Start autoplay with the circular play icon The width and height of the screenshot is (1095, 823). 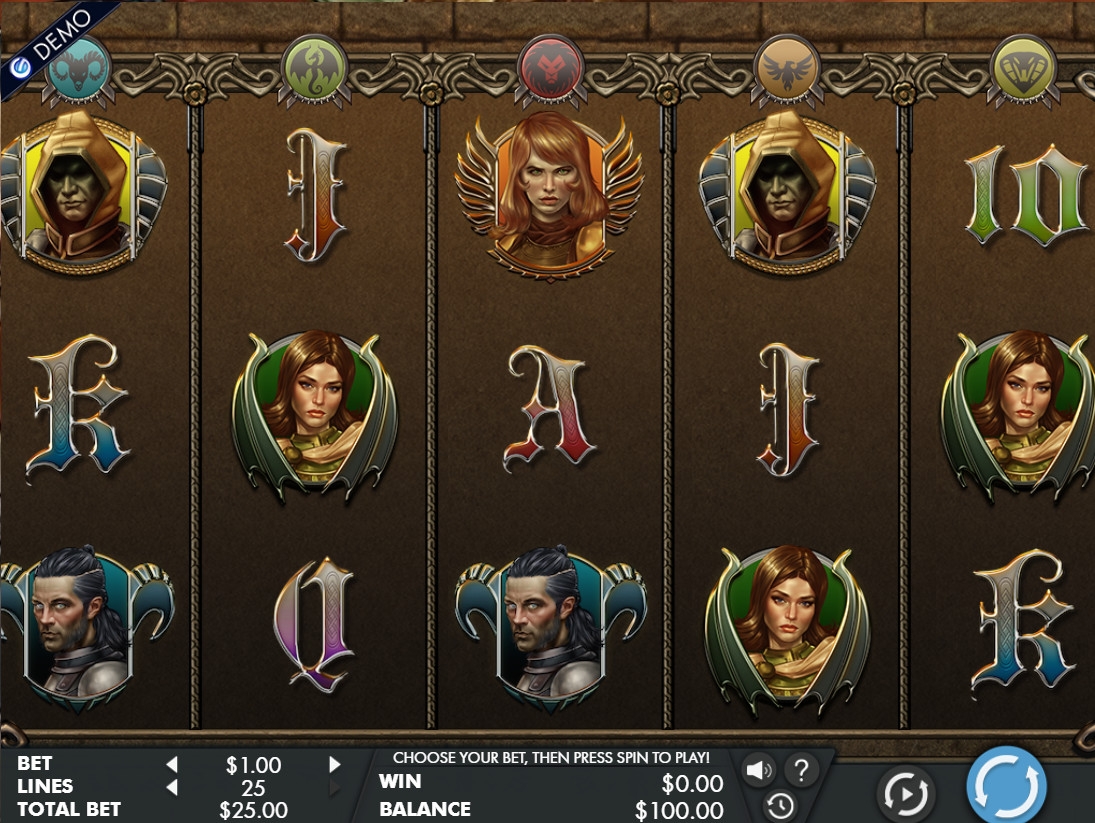pyautogui.click(x=905, y=795)
